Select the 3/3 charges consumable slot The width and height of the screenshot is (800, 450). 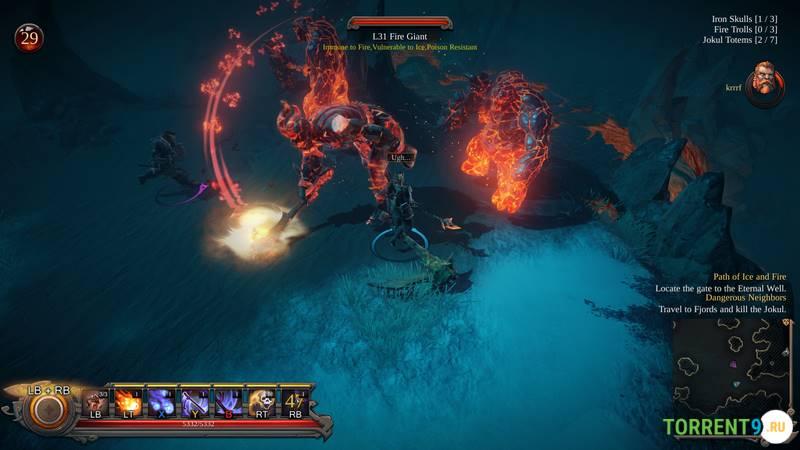[x=96, y=402]
